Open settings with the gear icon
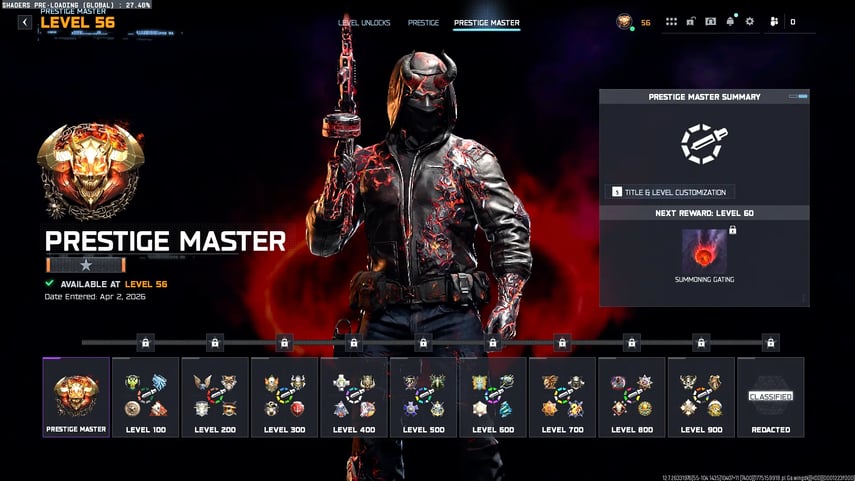Screen dimensions: 855x481 (750, 22)
